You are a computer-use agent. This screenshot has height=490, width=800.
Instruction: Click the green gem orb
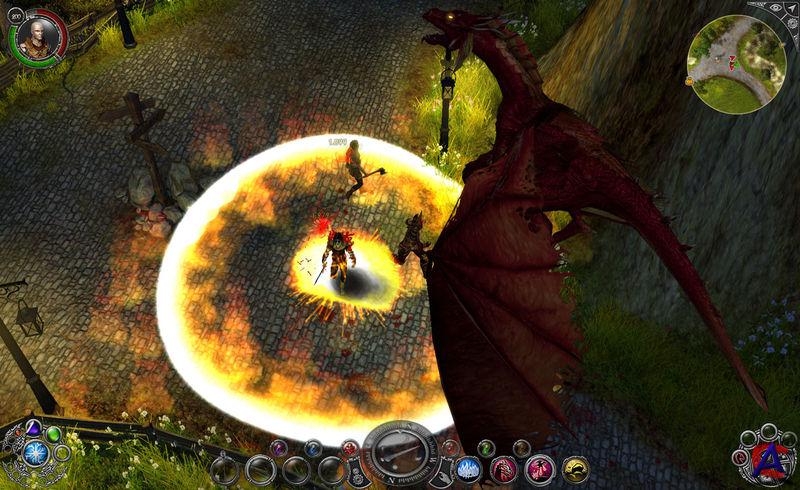(53, 434)
